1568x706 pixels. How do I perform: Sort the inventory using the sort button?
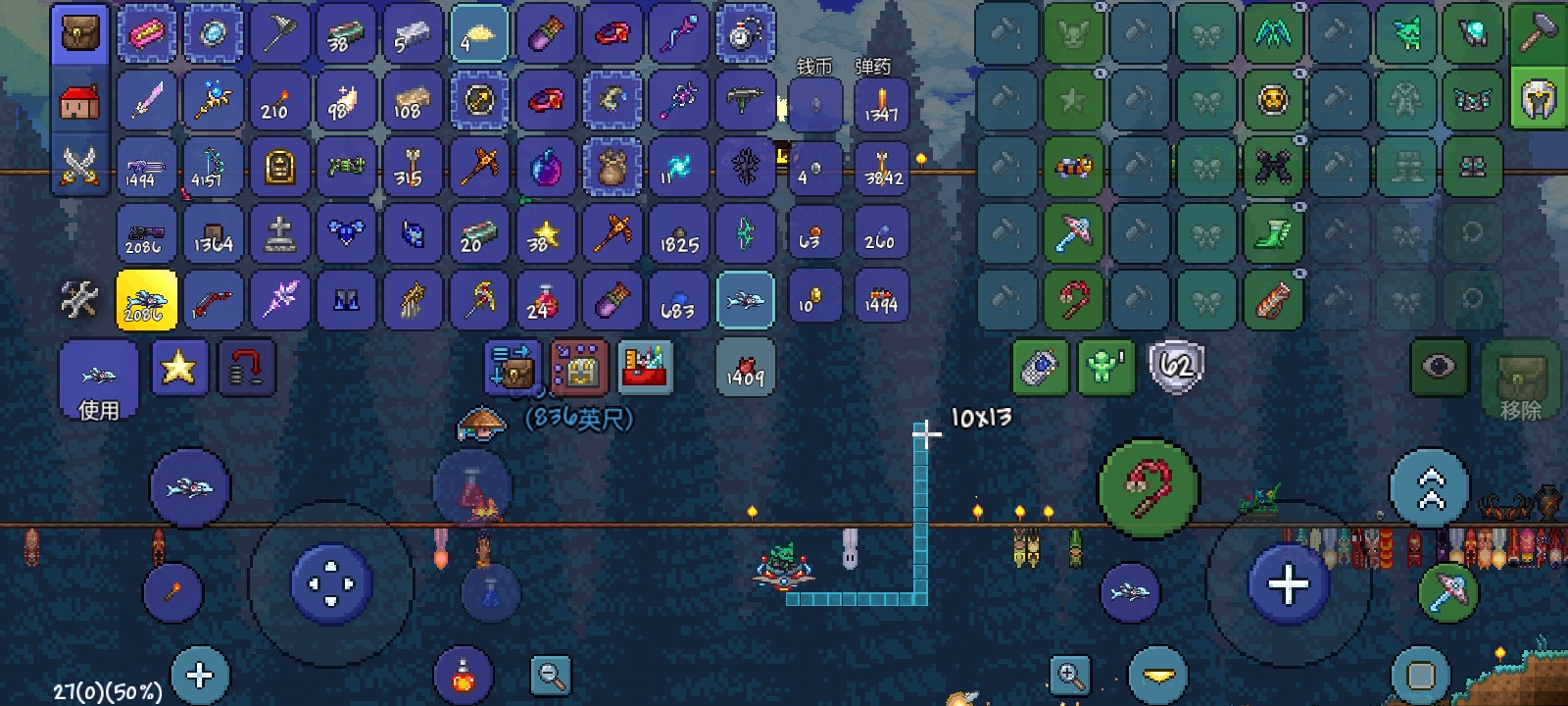click(x=645, y=368)
